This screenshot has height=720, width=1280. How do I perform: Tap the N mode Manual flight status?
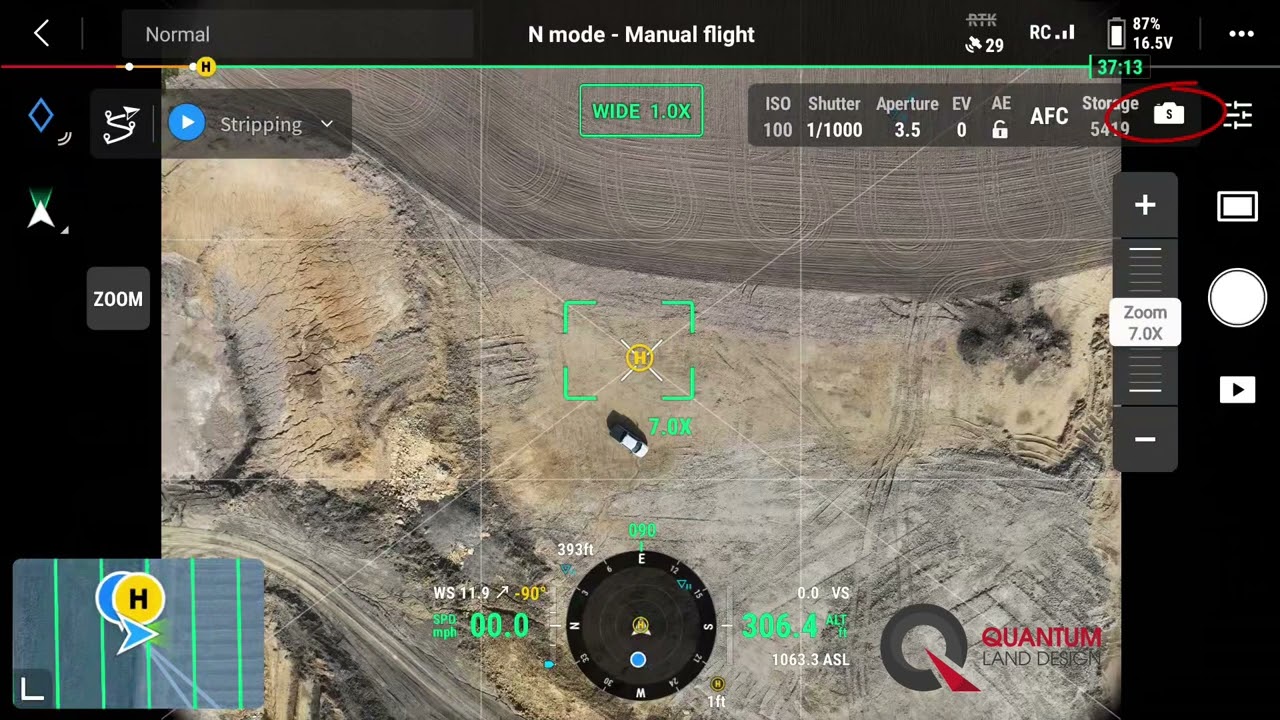641,34
